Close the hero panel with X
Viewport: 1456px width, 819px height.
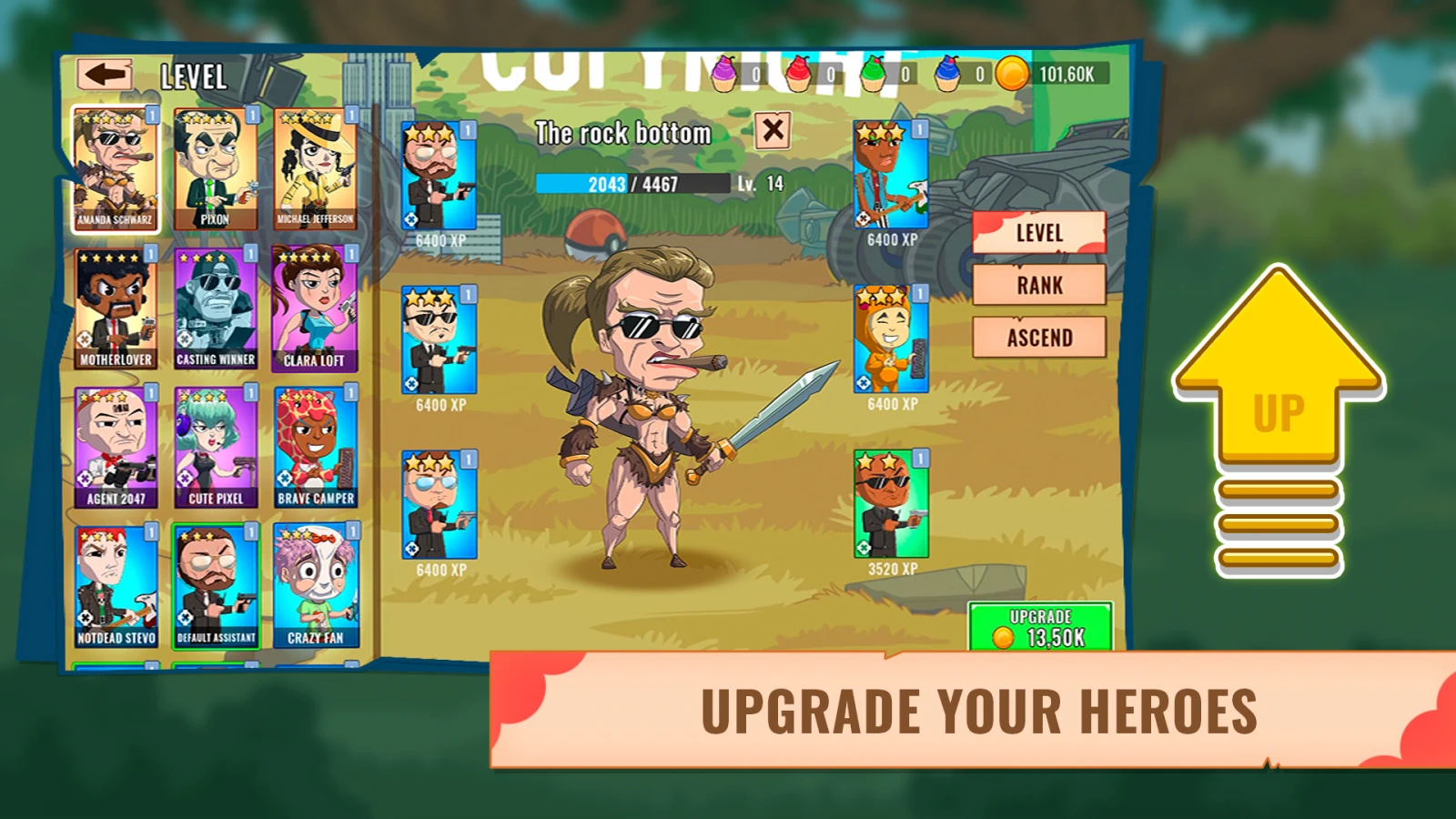pos(773,130)
